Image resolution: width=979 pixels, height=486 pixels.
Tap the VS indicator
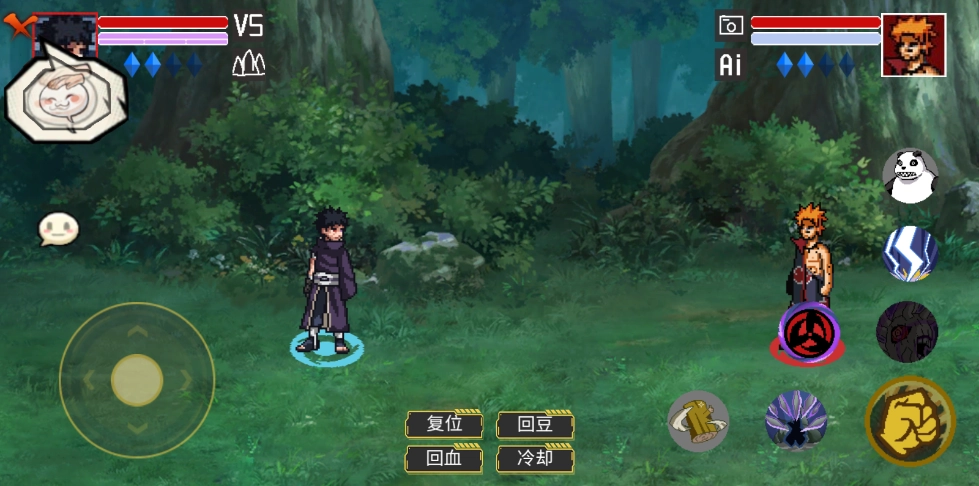248,25
